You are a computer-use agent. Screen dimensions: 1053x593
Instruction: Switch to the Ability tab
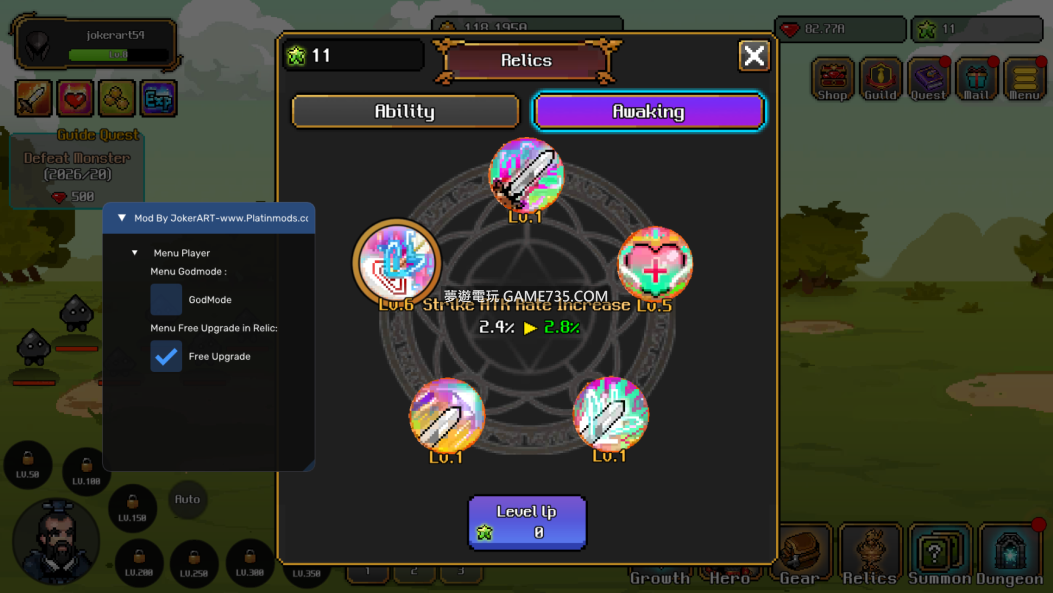click(405, 111)
